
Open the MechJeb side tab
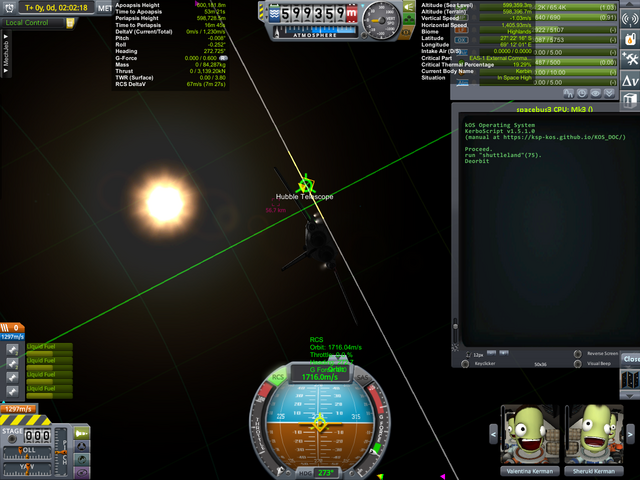[x=7, y=52]
